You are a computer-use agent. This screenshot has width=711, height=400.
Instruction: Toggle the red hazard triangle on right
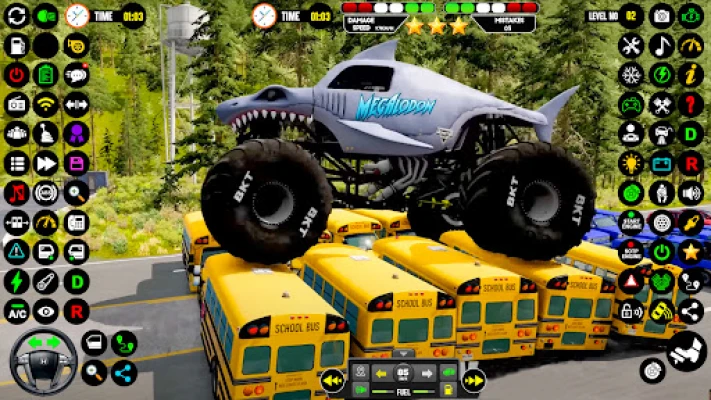coord(631,281)
